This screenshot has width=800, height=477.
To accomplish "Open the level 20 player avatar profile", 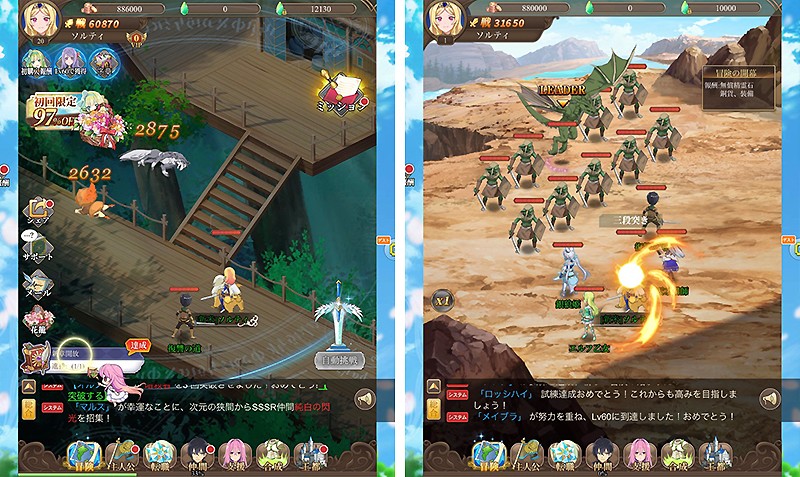I will pos(38,20).
